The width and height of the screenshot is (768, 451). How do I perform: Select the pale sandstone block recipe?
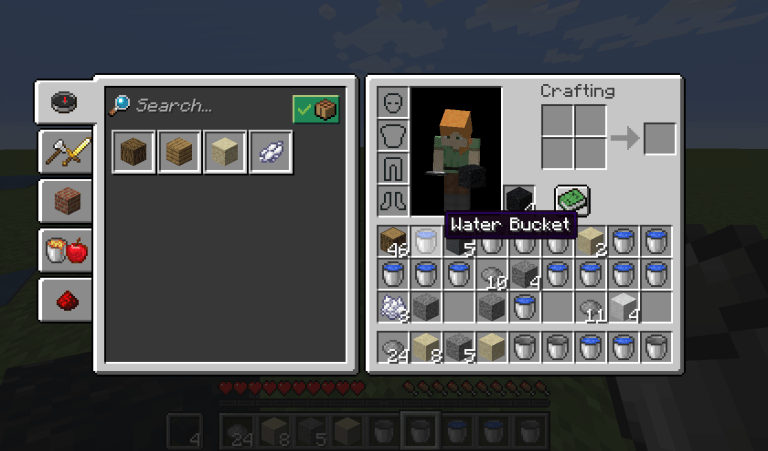click(x=226, y=152)
